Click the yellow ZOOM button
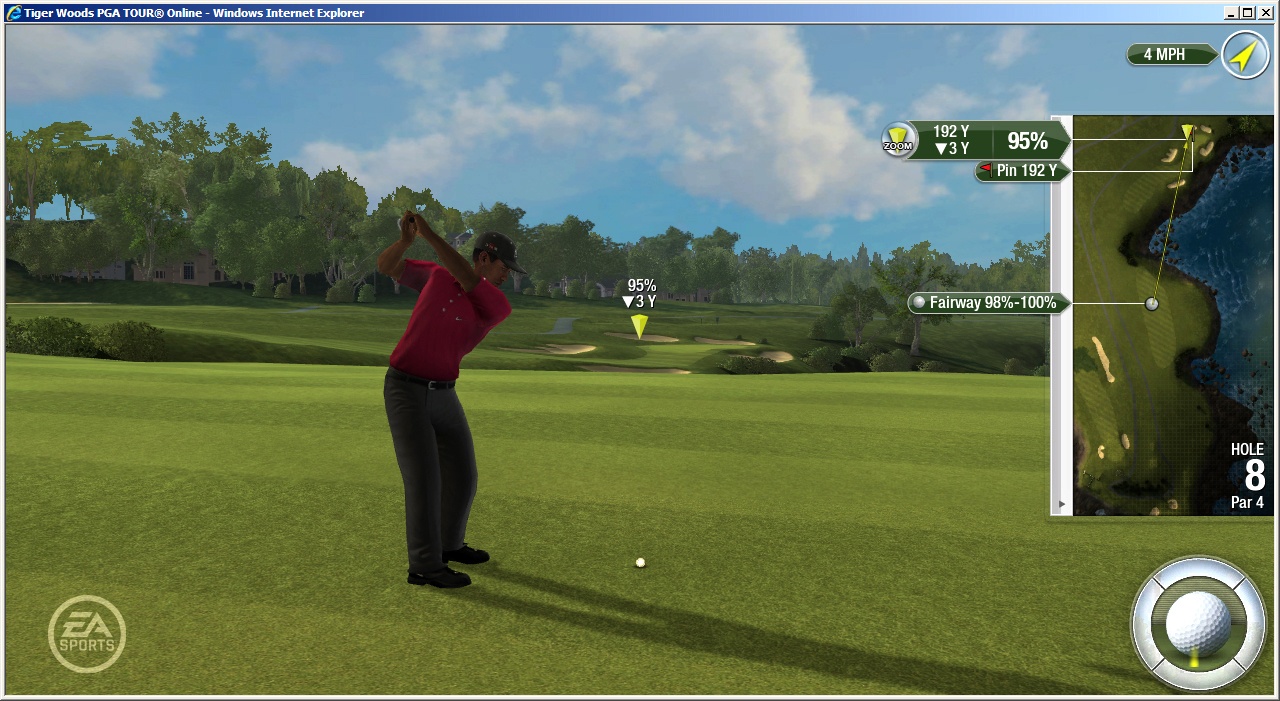The image size is (1280, 701). coord(897,140)
